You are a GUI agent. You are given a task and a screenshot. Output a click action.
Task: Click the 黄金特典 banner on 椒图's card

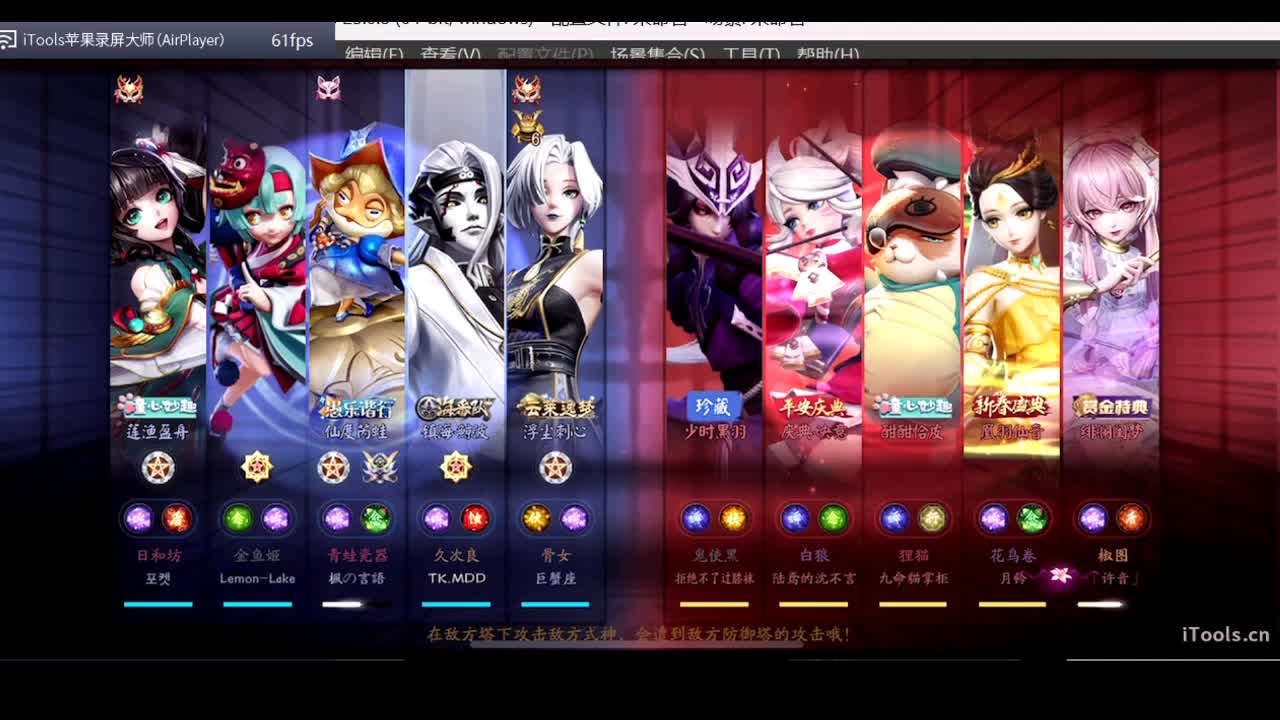(1113, 406)
